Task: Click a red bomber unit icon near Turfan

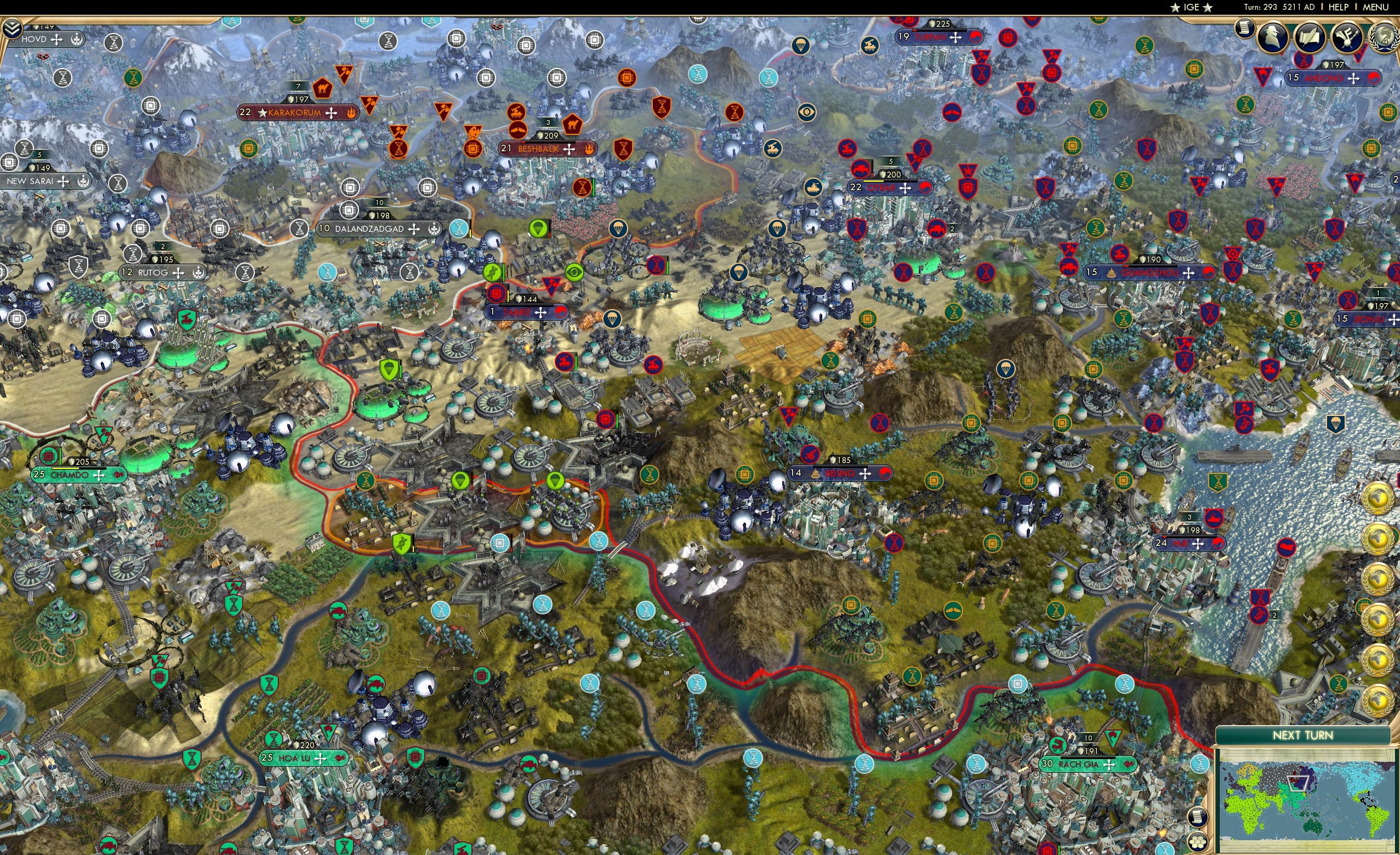Action: [953, 113]
